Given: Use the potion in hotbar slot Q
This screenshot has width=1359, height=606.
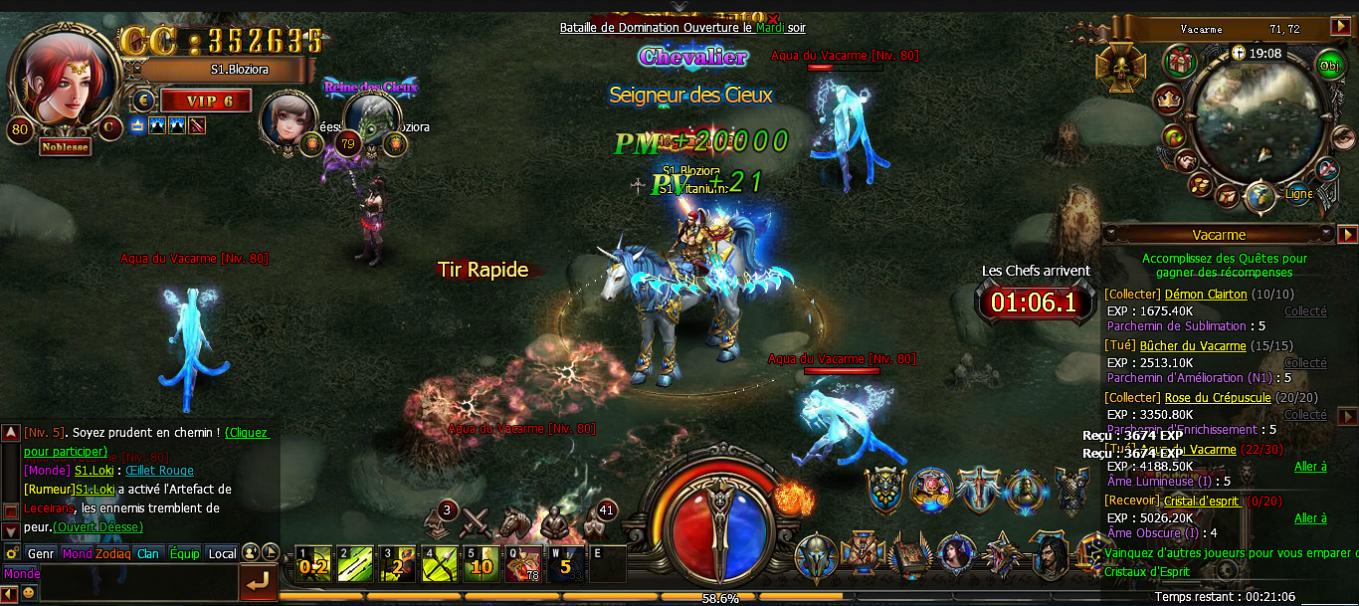Looking at the screenshot, I should (x=522, y=565).
